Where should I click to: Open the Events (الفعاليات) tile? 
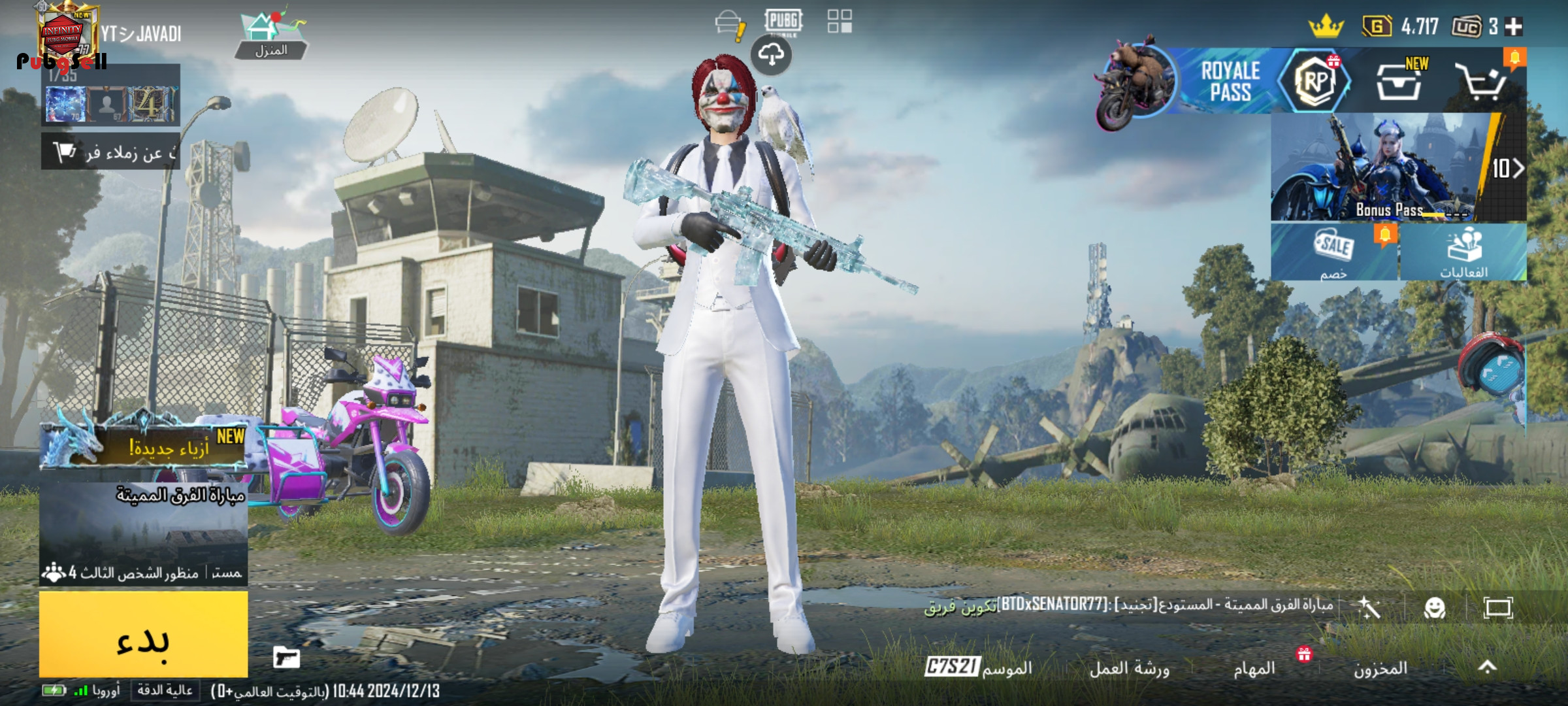[x=1463, y=252]
